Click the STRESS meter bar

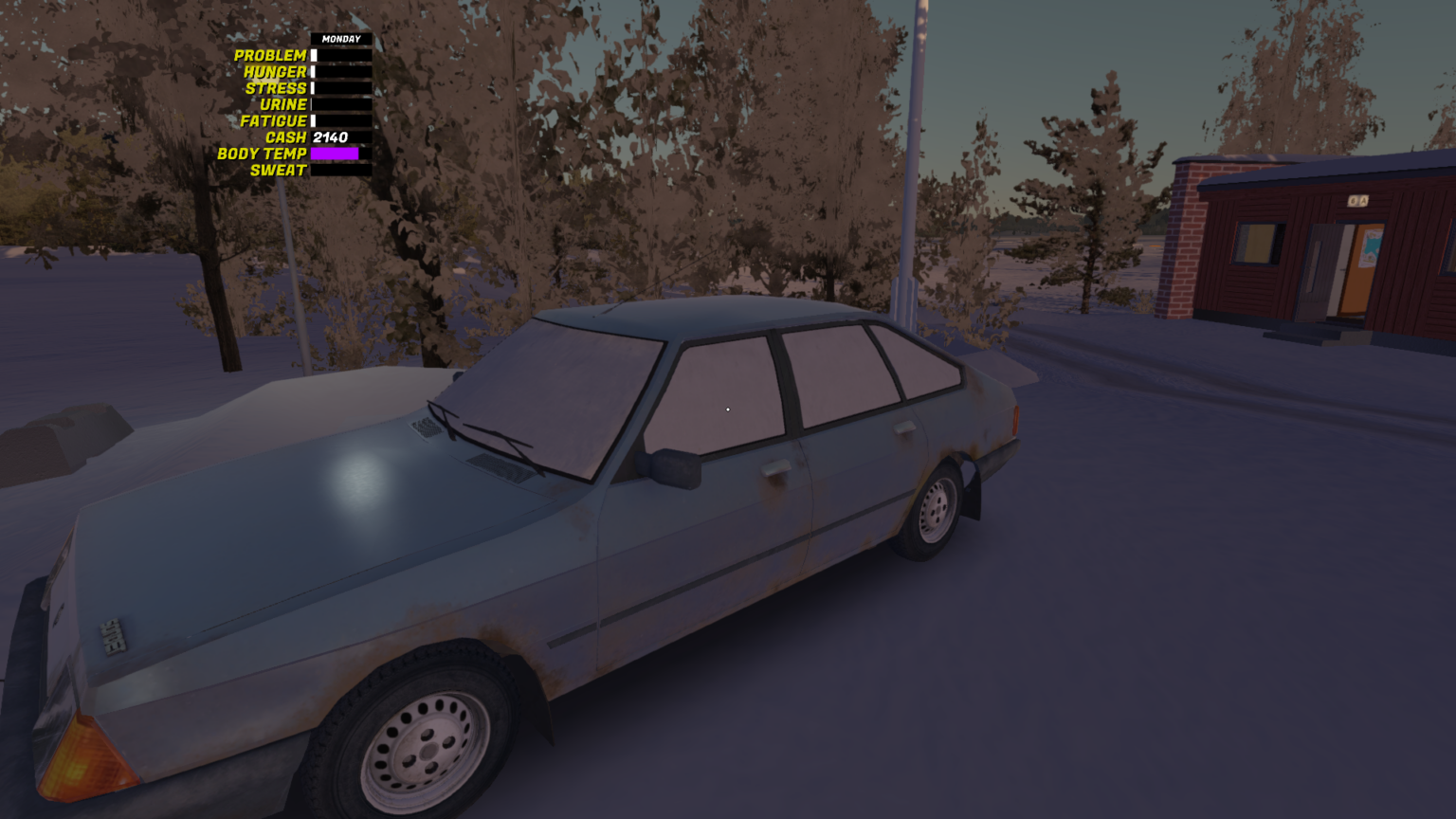point(339,87)
